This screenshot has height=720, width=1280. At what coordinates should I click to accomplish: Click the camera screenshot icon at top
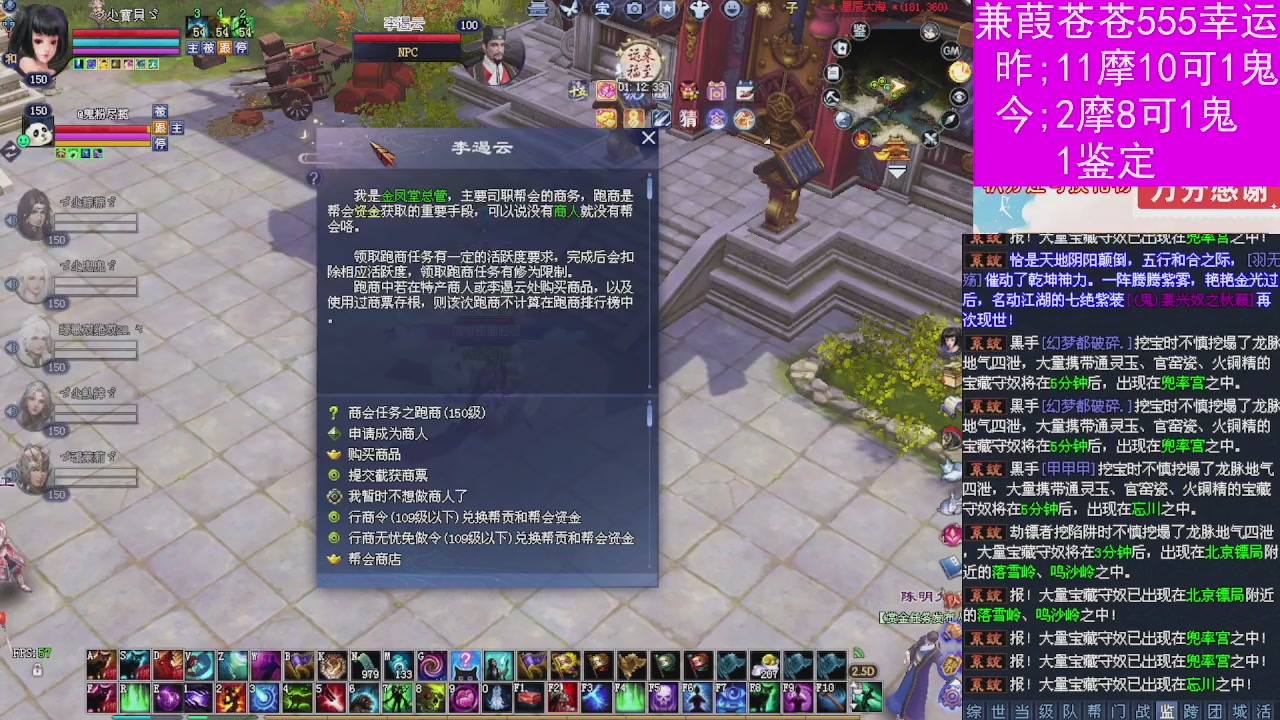pyautogui.click(x=637, y=11)
